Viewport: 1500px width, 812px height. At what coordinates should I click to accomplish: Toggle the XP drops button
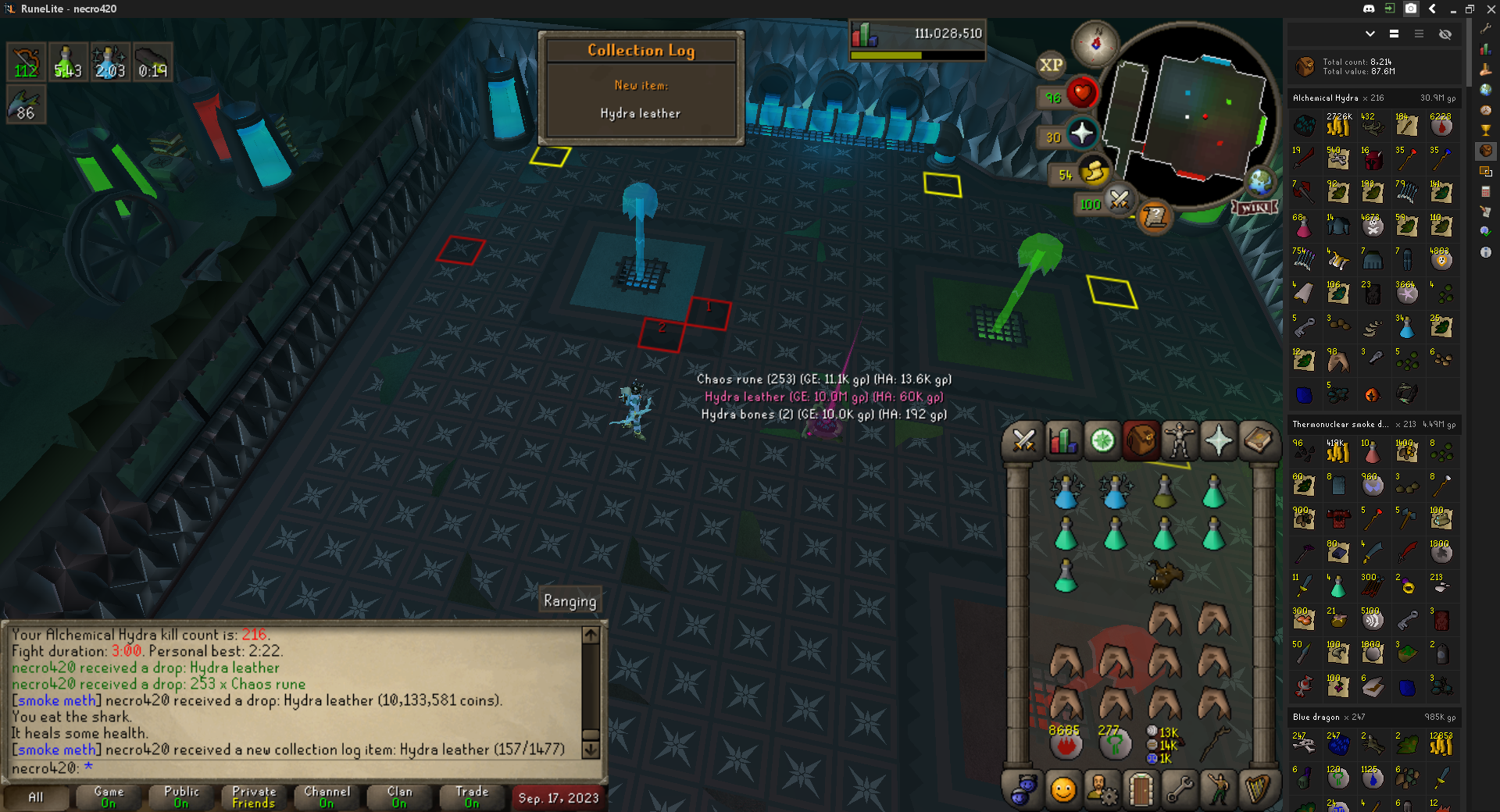click(x=1051, y=66)
